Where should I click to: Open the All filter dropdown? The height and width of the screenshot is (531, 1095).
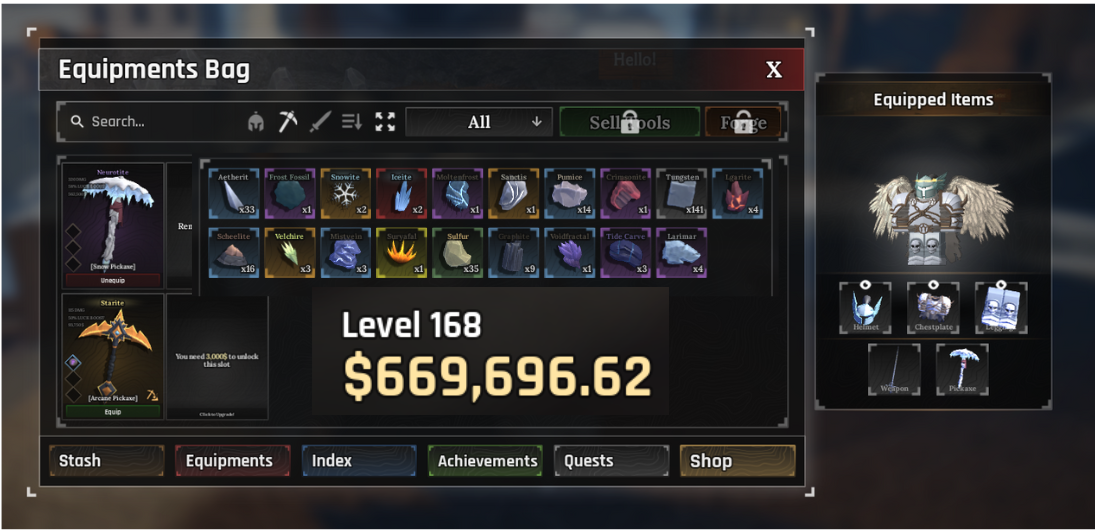[x=479, y=122]
